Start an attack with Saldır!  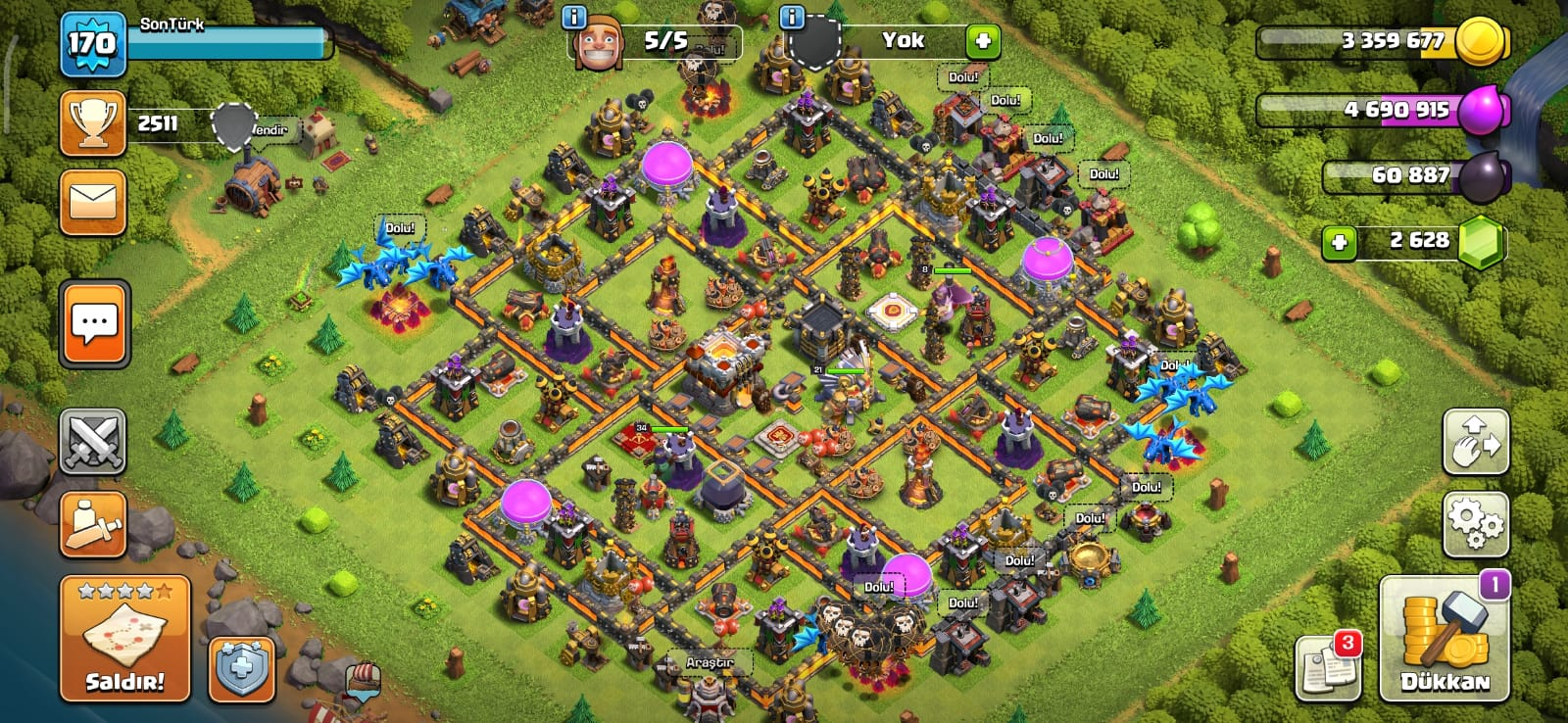124,639
